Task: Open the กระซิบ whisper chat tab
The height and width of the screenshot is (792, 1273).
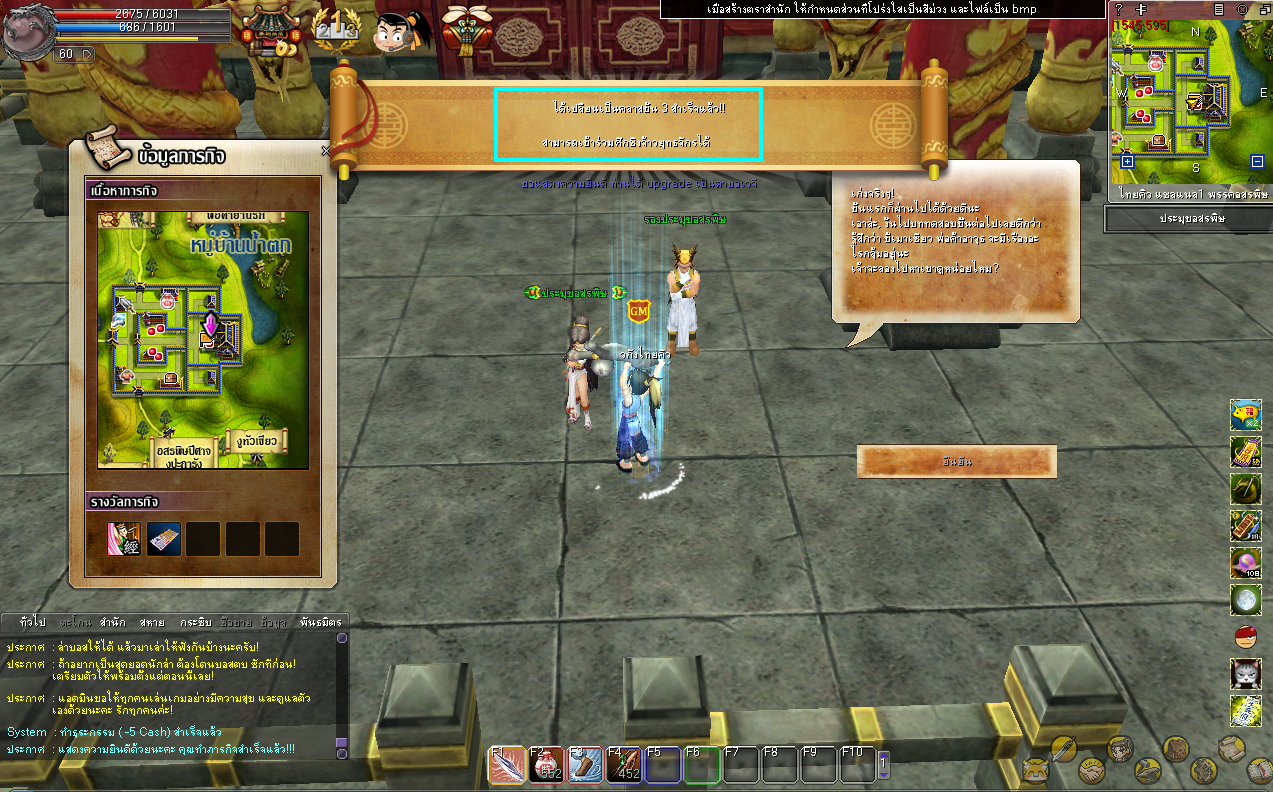Action: coord(195,622)
